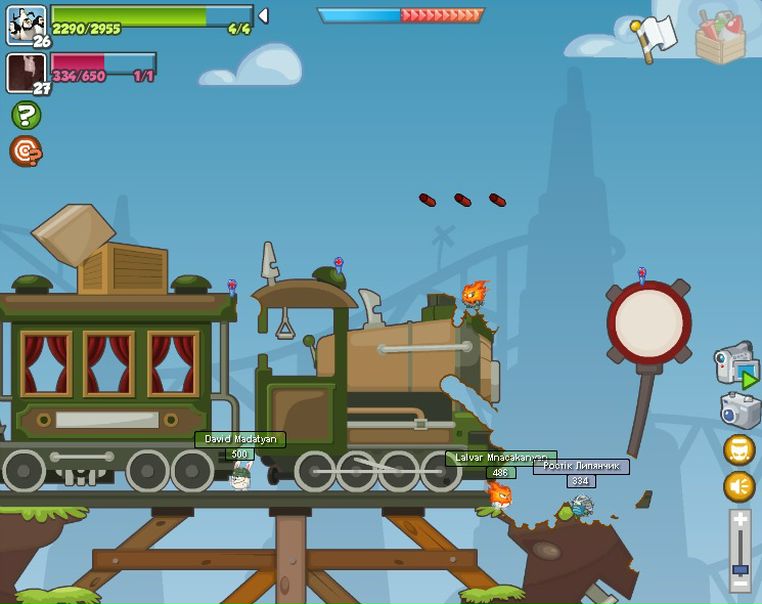
Task: Click the round orange face button
Action: tap(739, 450)
